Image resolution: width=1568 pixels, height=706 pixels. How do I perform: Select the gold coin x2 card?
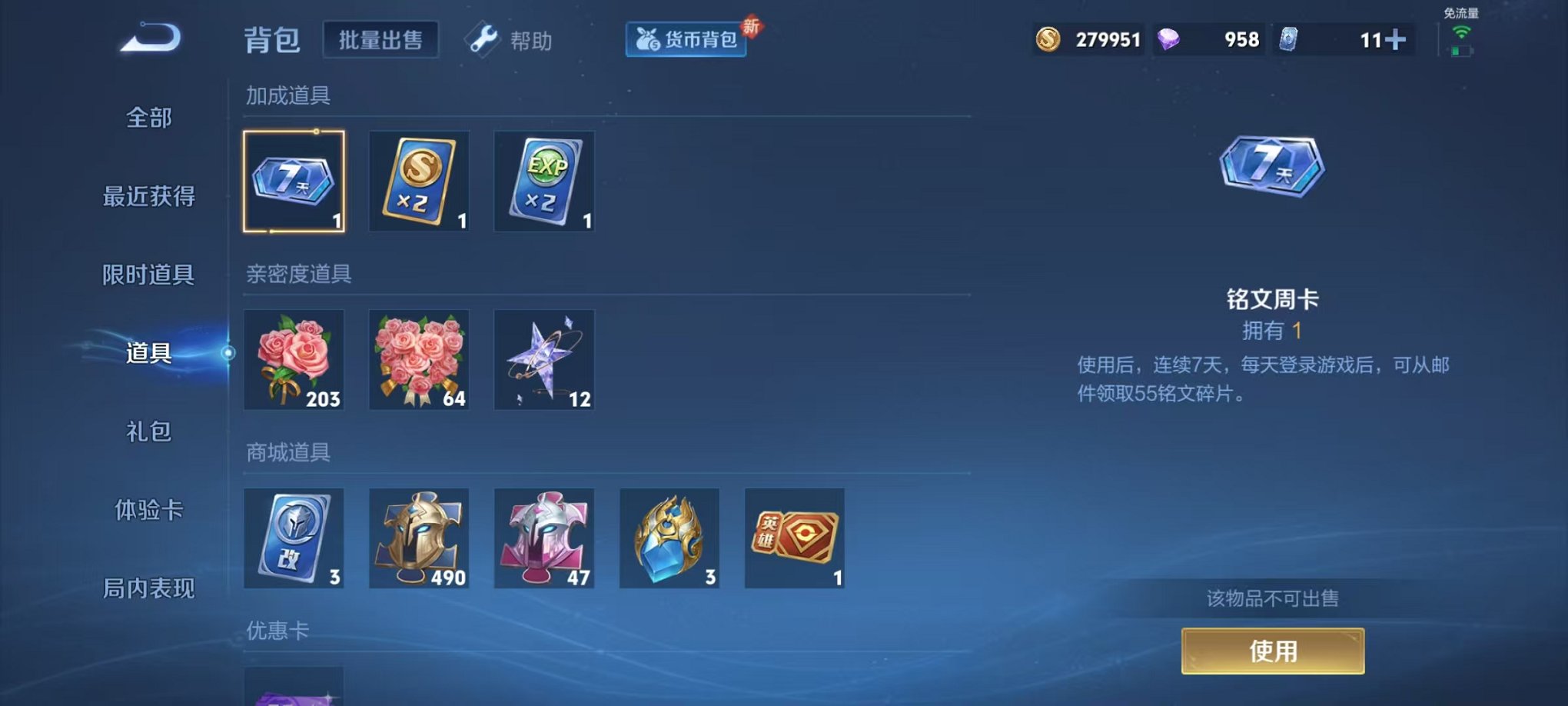[420, 182]
